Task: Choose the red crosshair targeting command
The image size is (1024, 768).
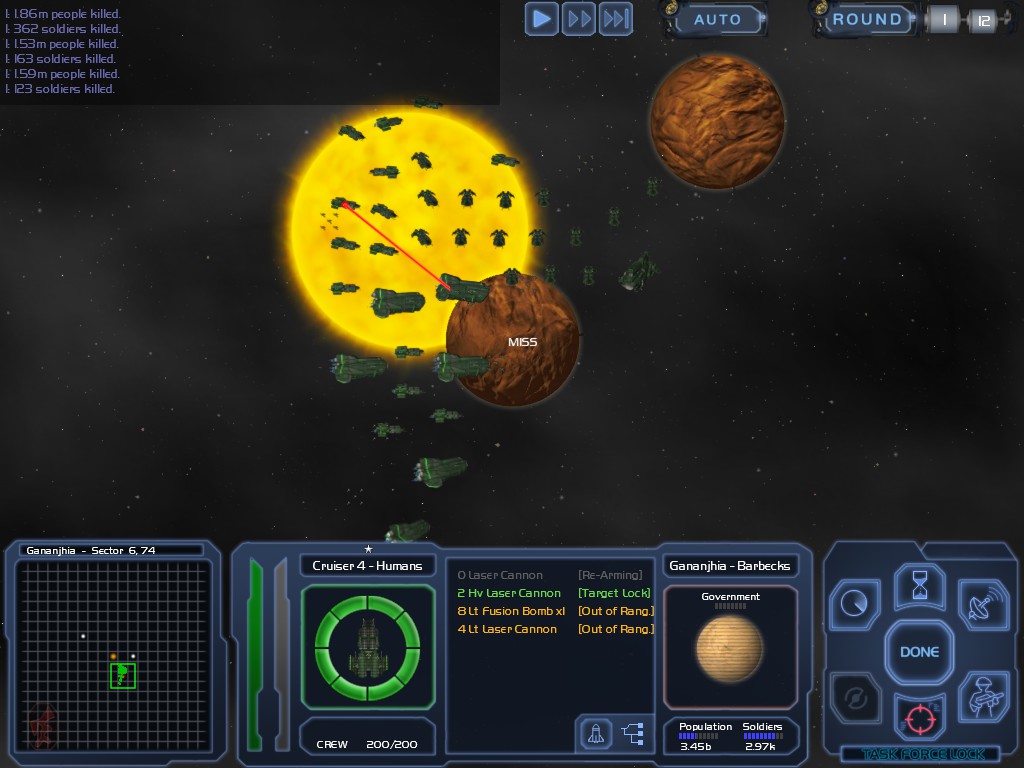Action: 919,717
